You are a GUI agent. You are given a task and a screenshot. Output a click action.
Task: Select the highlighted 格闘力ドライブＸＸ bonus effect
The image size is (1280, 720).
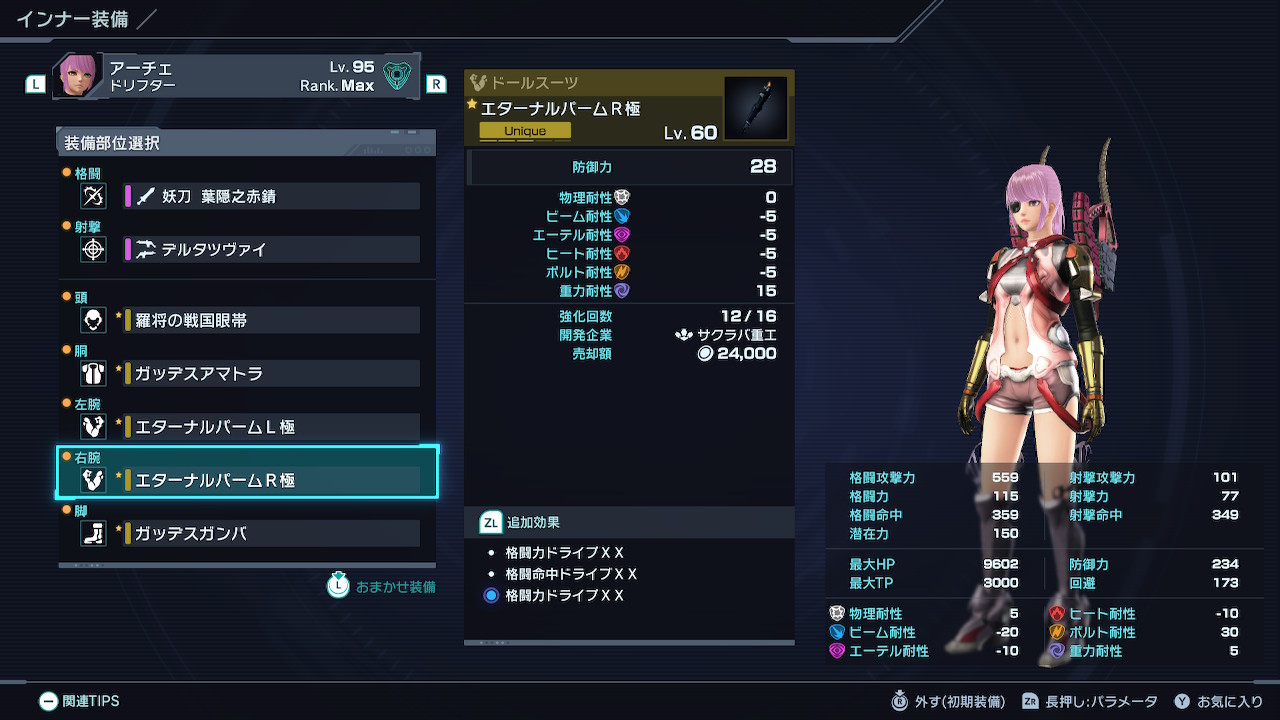pyautogui.click(x=564, y=595)
